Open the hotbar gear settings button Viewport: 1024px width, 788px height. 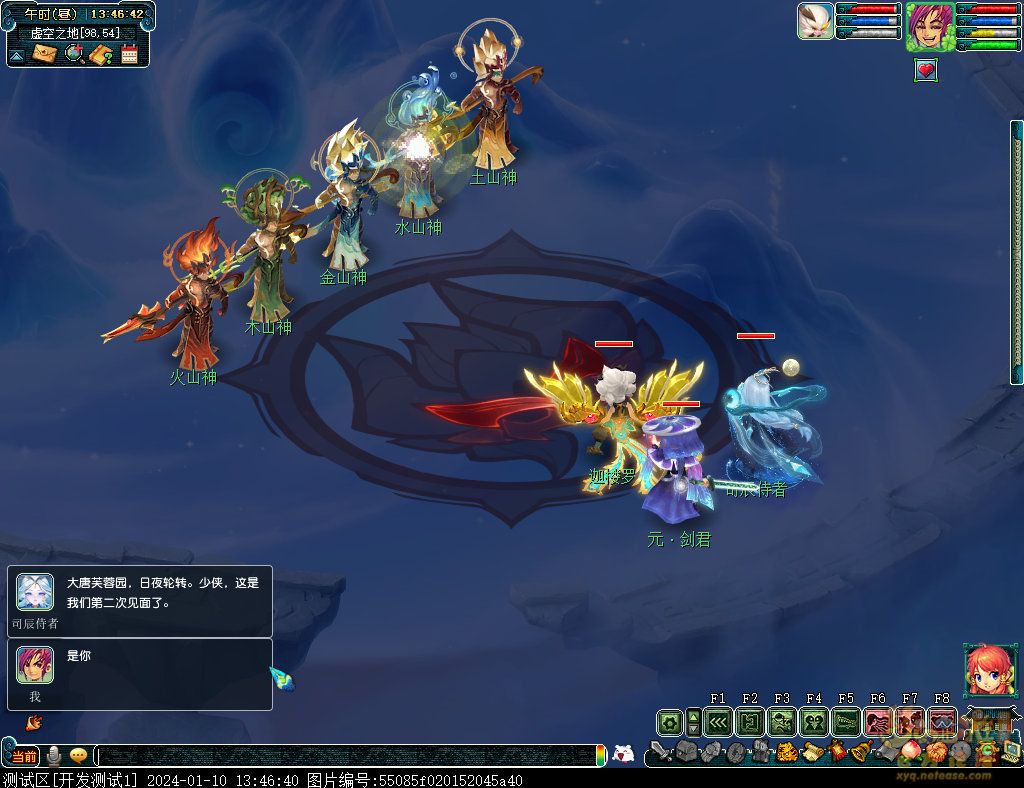click(669, 722)
